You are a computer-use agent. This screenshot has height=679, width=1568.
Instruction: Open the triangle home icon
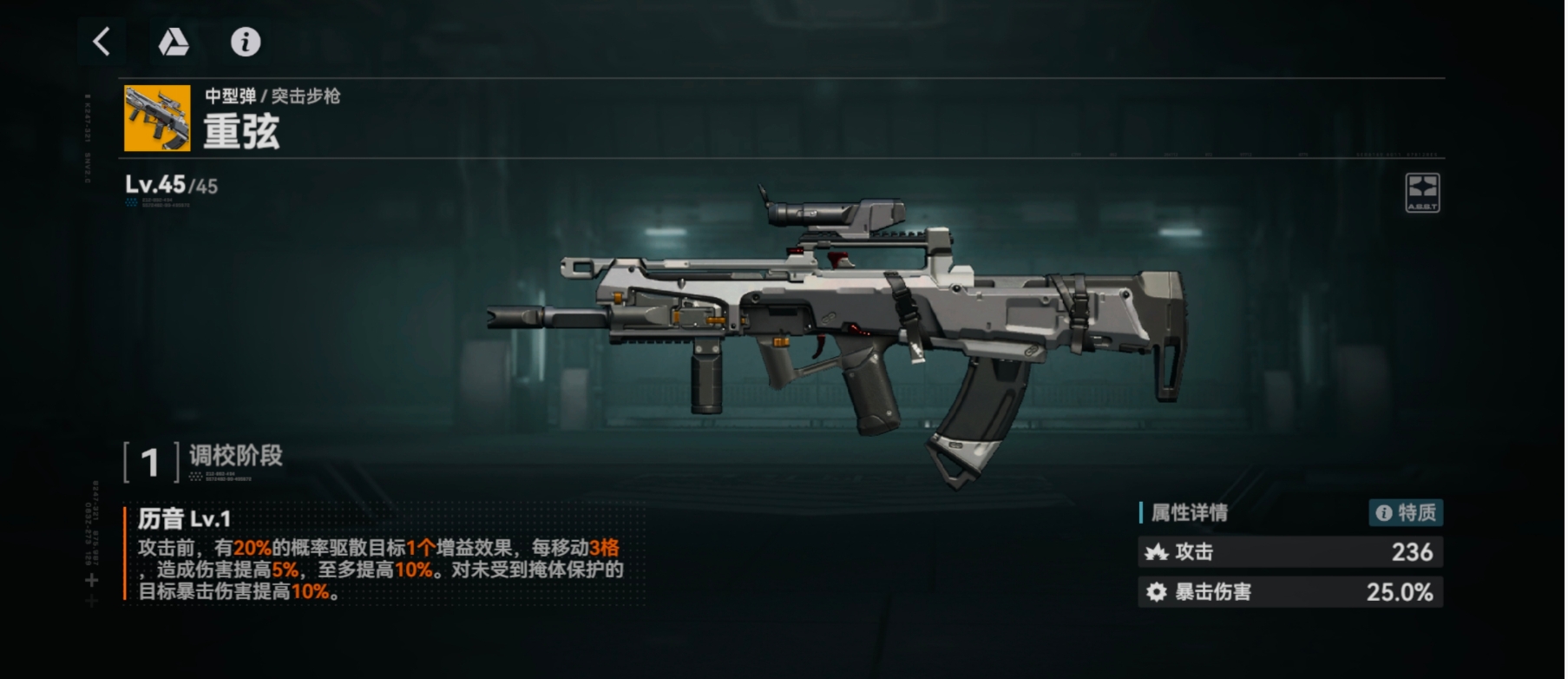[174, 42]
